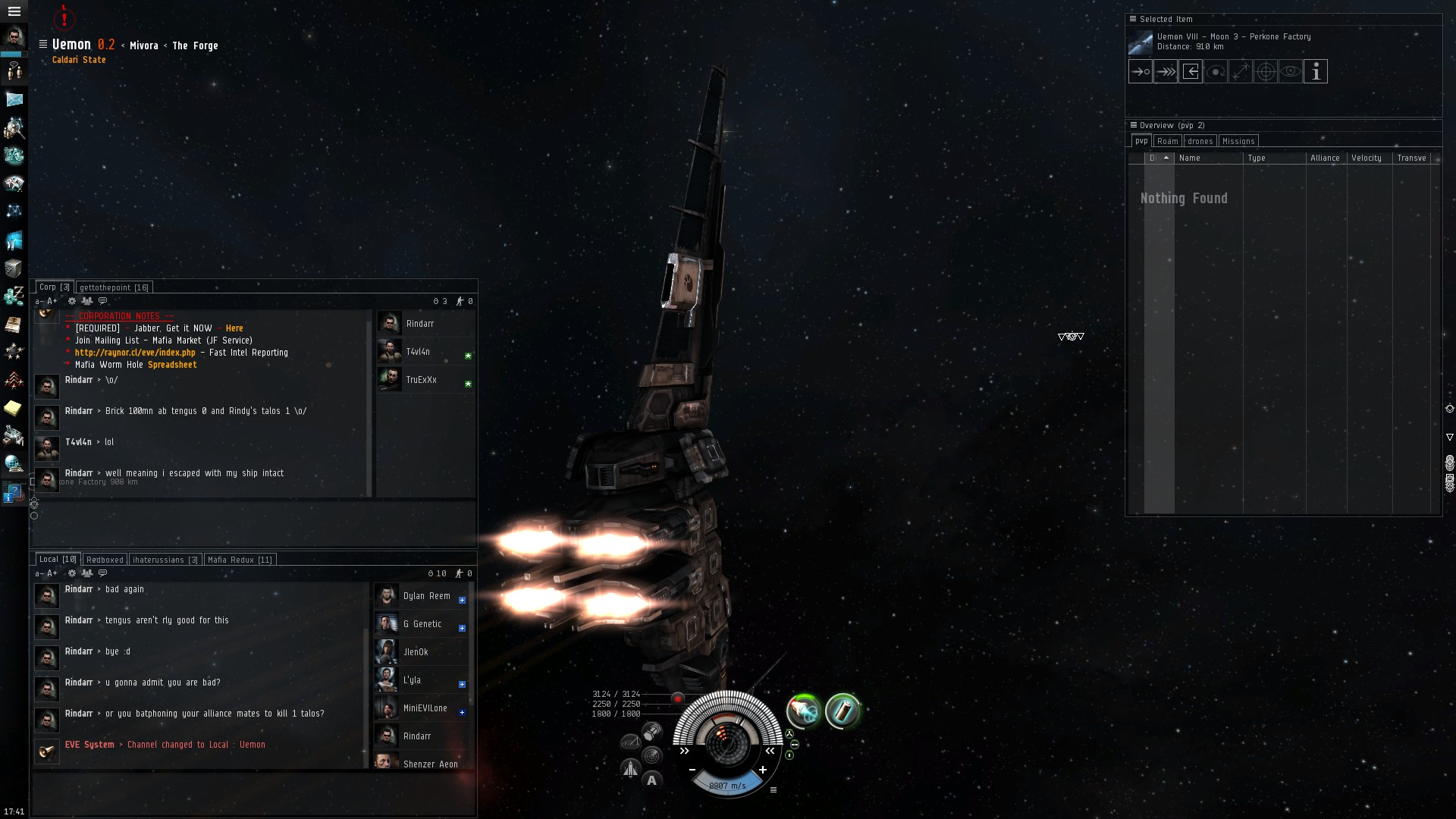Switch overview to the drones tab

[1200, 141]
